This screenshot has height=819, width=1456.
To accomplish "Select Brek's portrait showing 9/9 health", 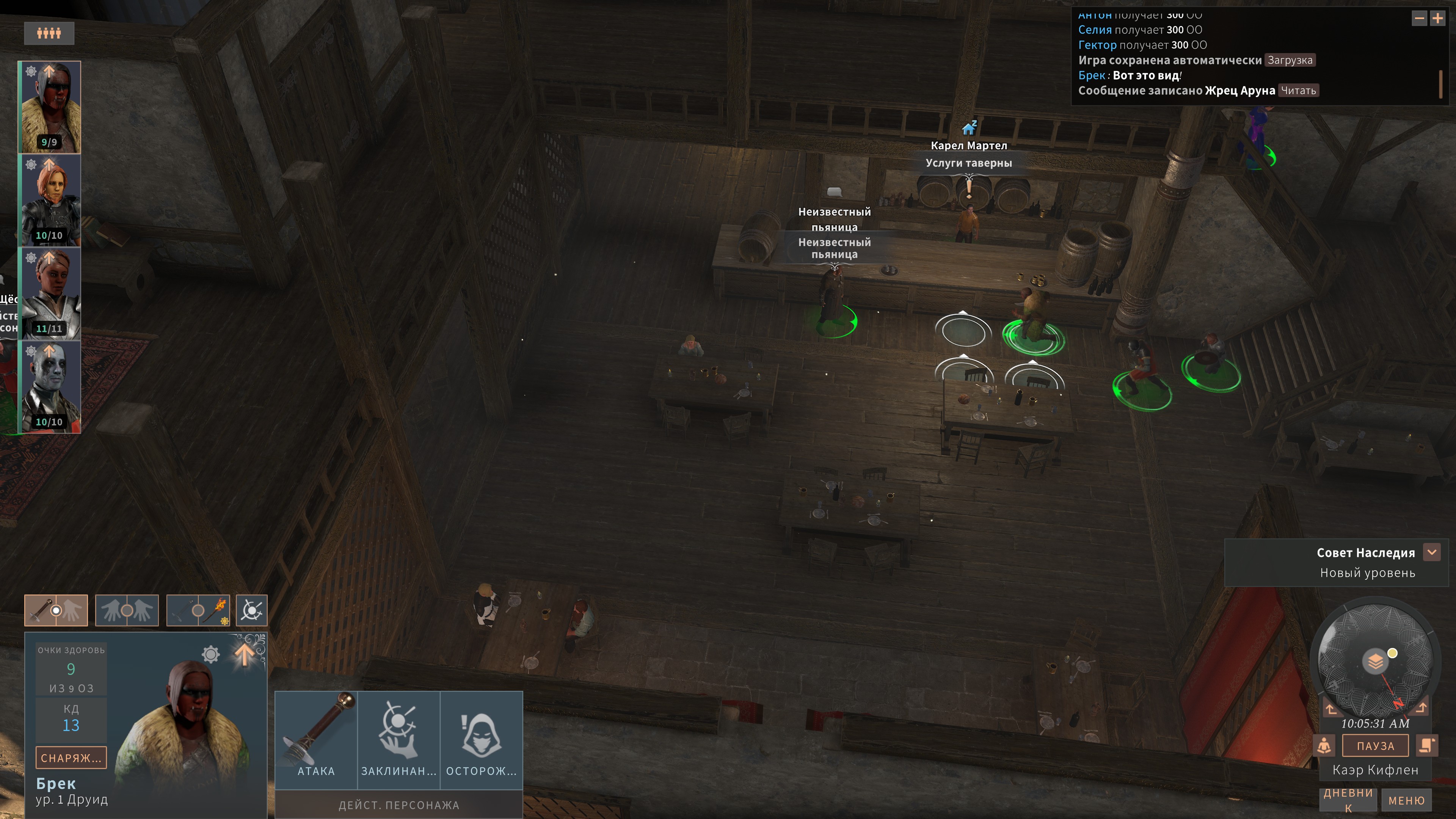I will click(x=50, y=107).
